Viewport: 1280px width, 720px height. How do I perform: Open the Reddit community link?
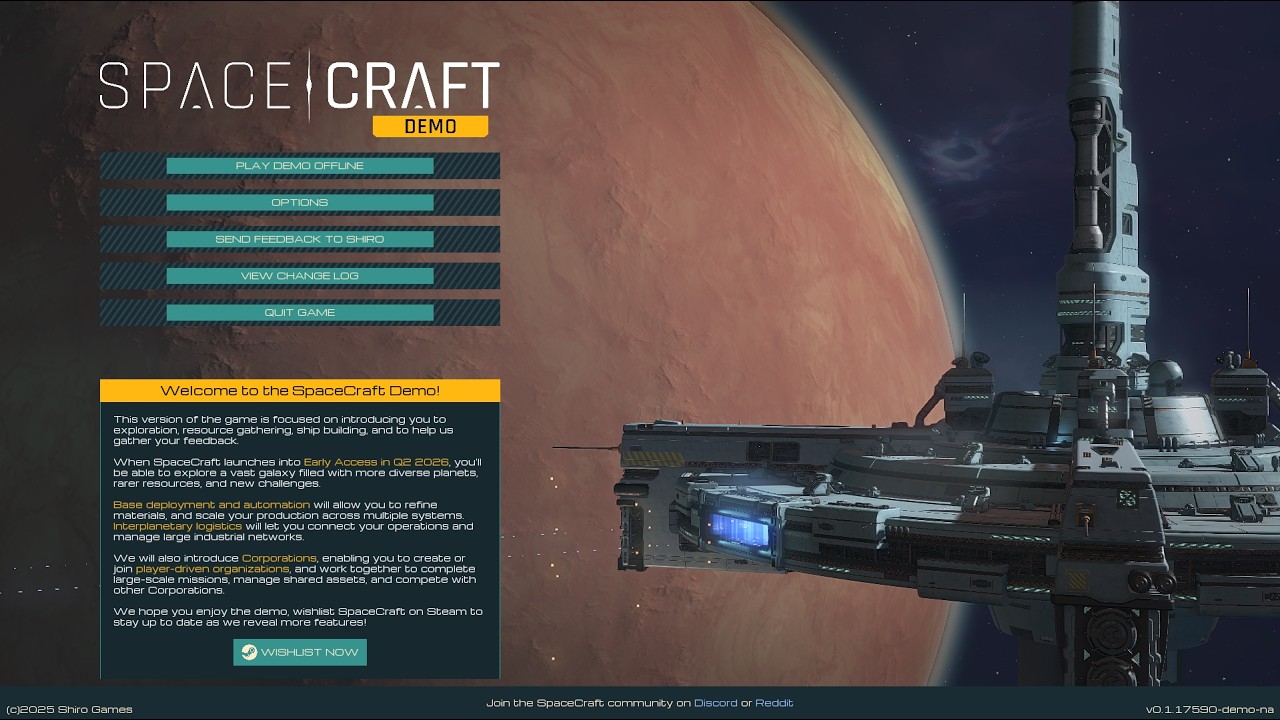click(775, 702)
